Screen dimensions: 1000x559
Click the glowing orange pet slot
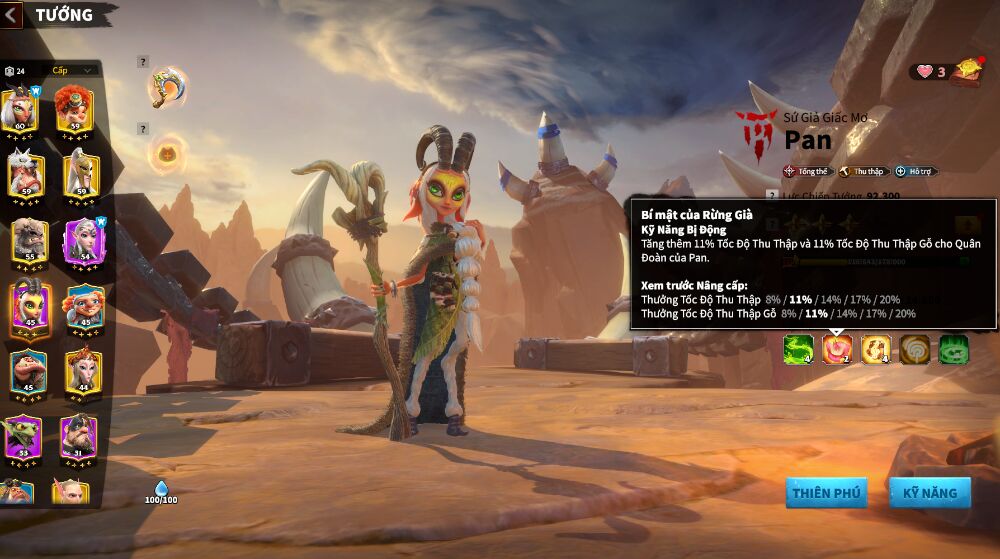166,153
